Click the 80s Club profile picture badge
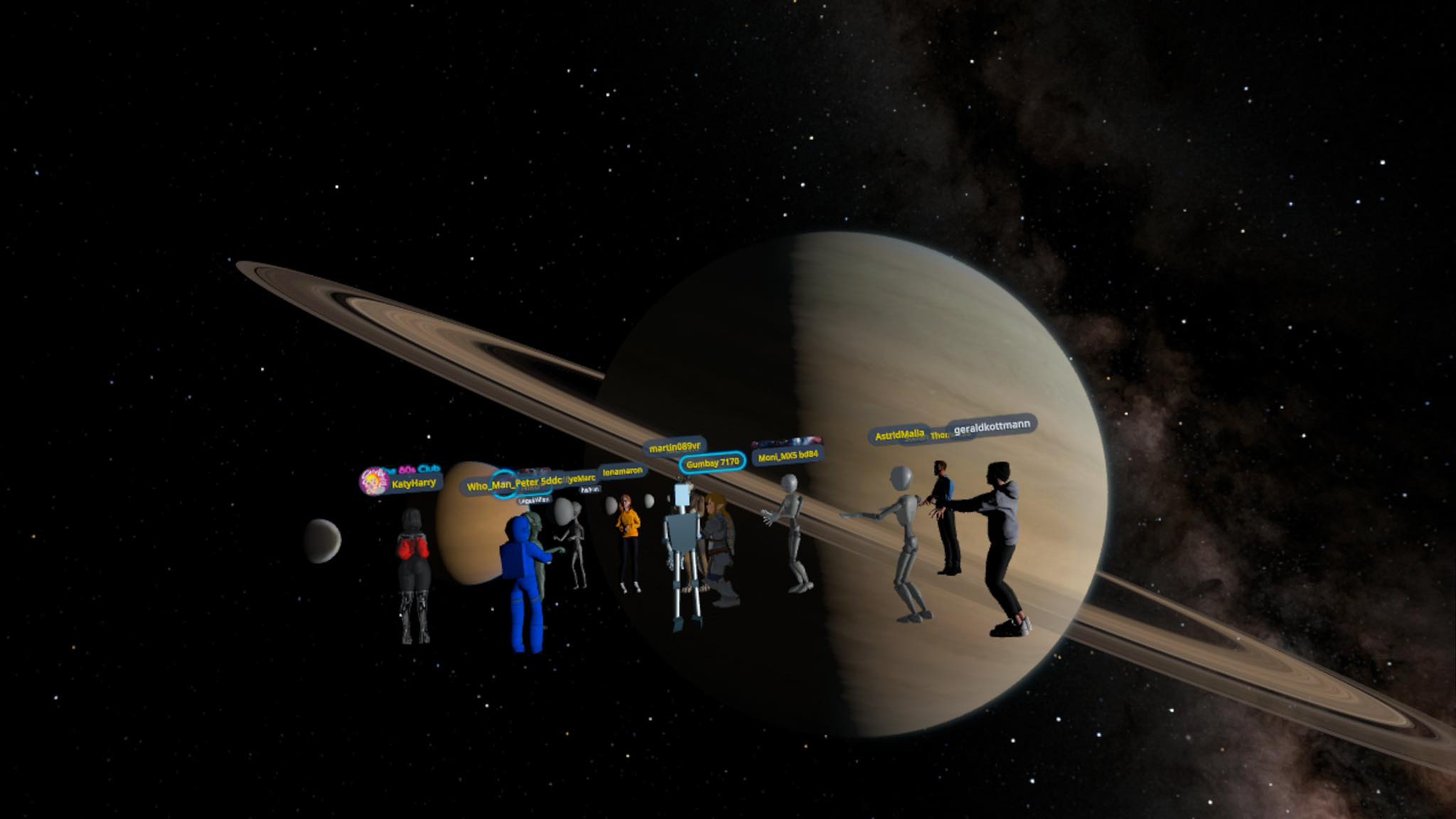Viewport: 1456px width, 819px height. click(x=374, y=481)
